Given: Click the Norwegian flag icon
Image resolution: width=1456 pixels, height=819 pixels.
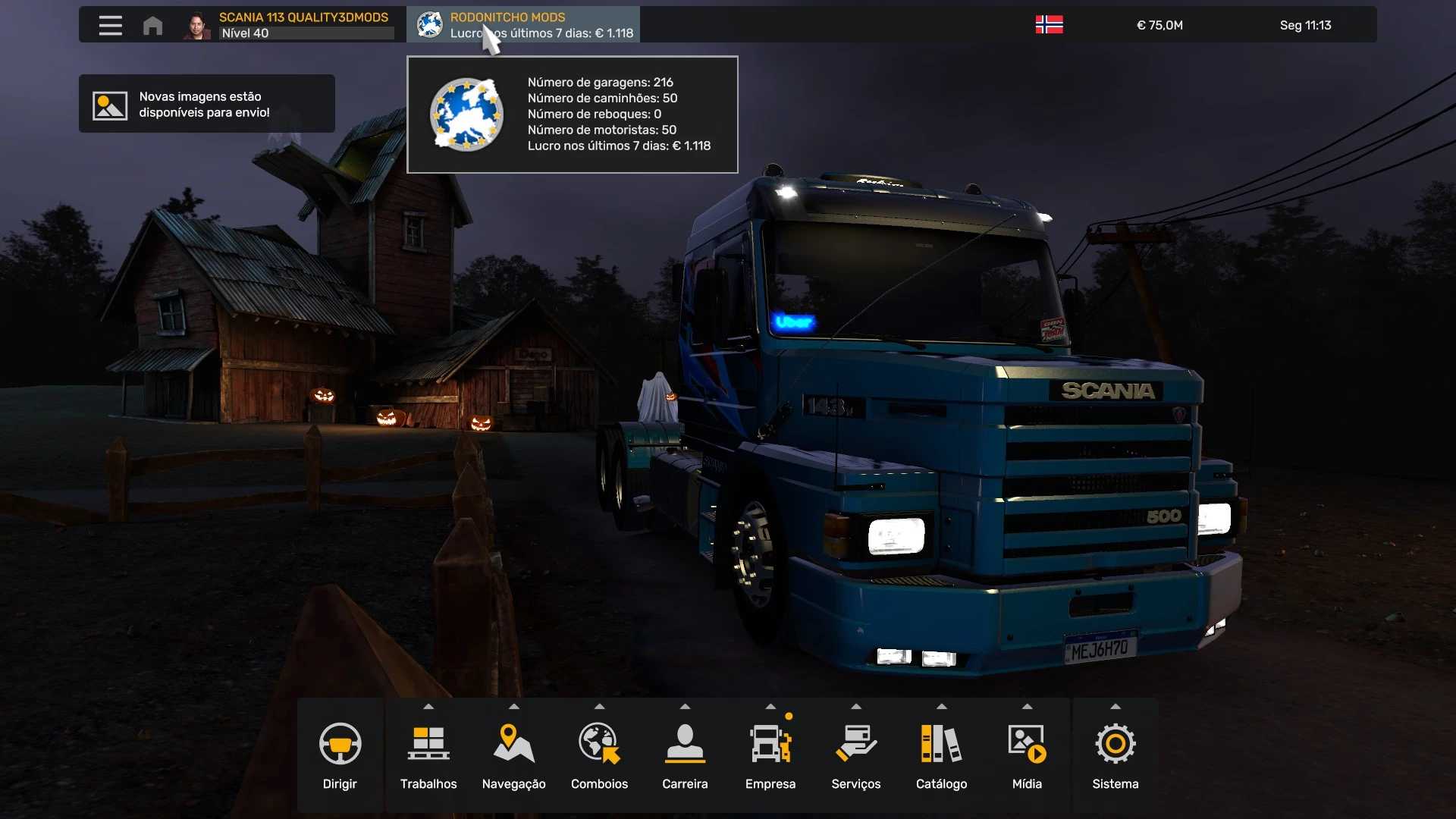Looking at the screenshot, I should pos(1049,25).
